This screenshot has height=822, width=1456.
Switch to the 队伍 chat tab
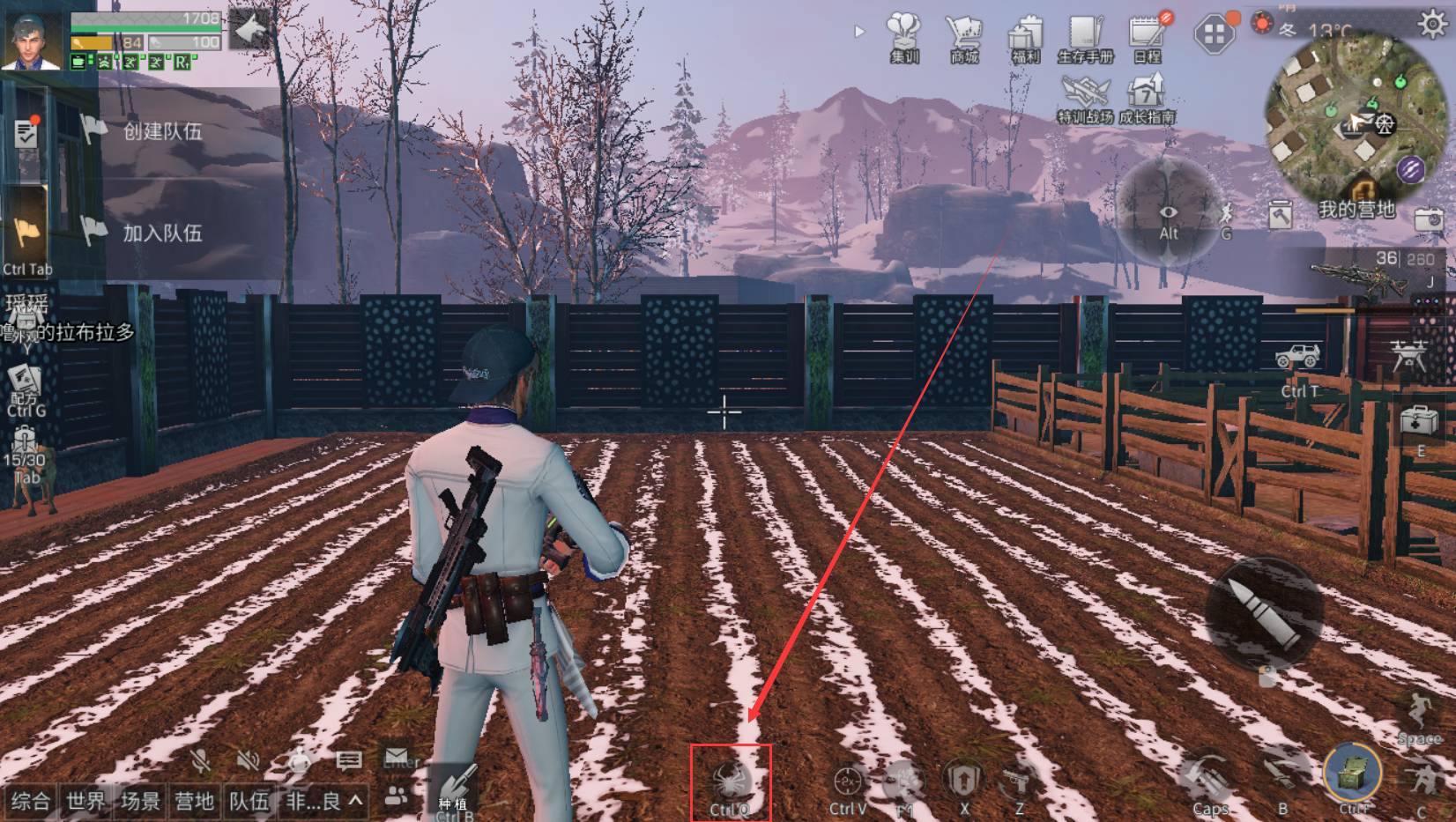coord(249,801)
